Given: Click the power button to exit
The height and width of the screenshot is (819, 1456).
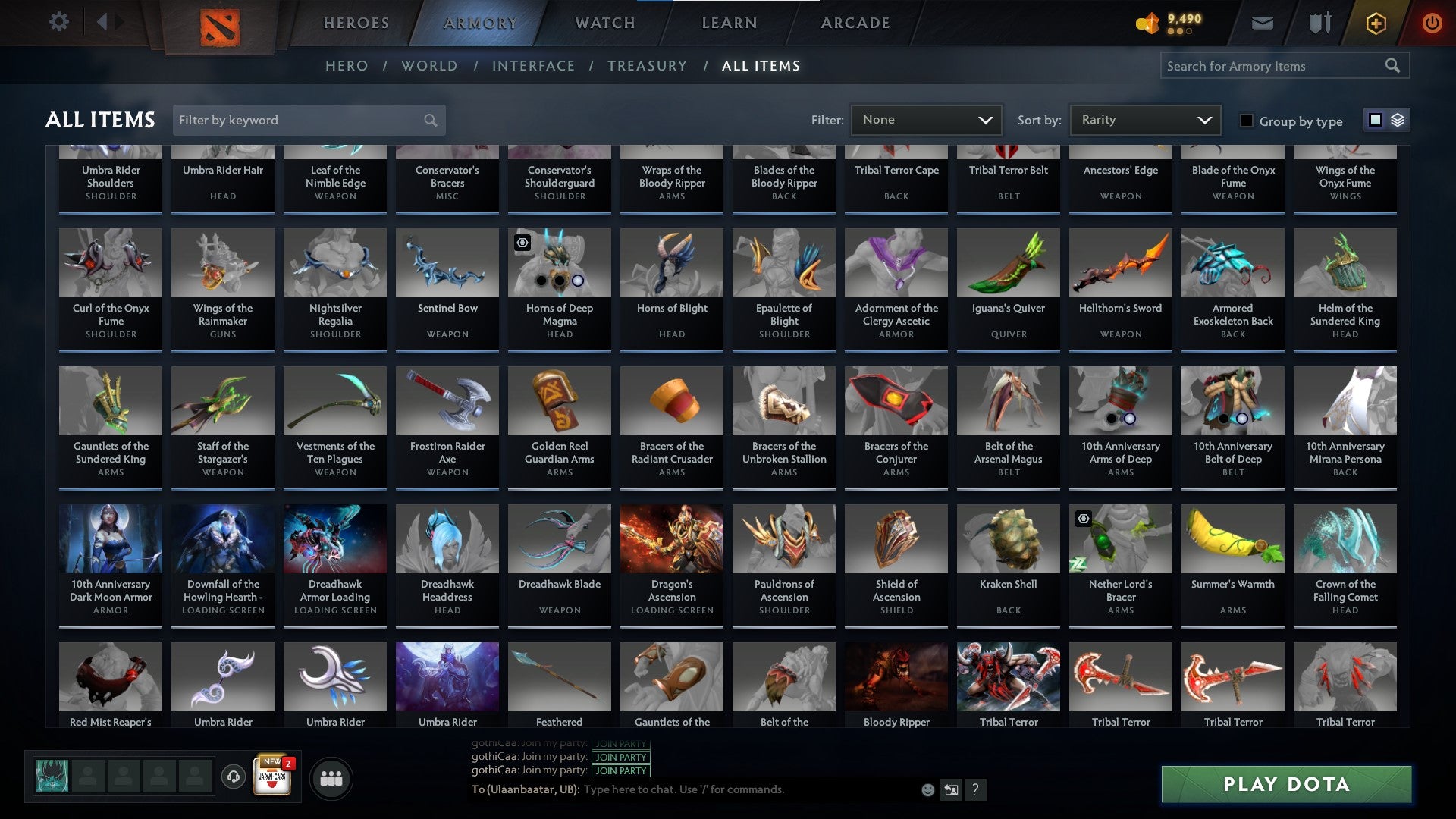Looking at the screenshot, I should coord(1433,23).
